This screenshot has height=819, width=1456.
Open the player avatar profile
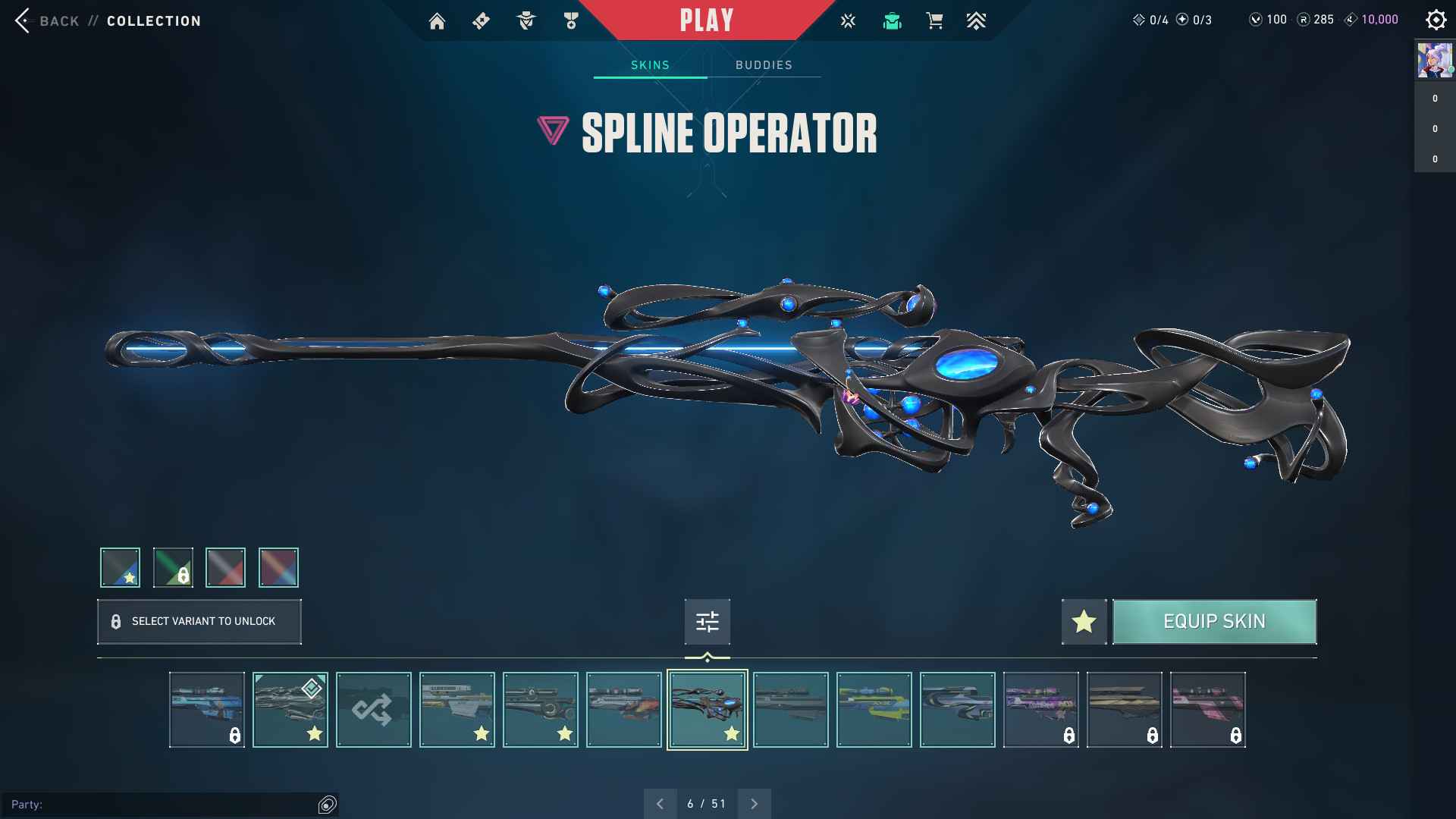(x=1435, y=61)
